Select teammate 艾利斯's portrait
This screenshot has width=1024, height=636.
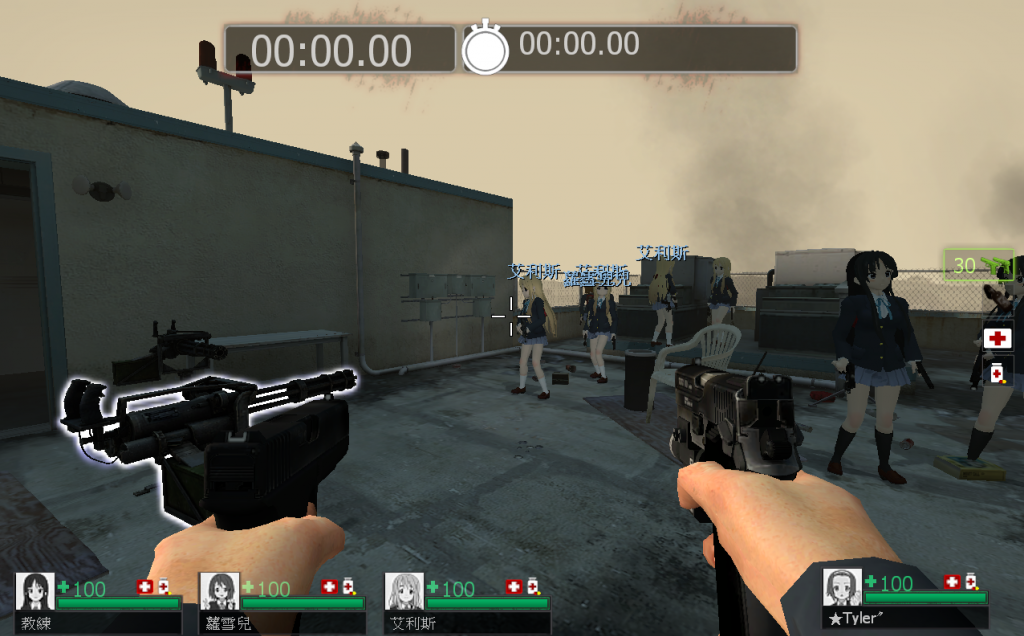pos(404,591)
